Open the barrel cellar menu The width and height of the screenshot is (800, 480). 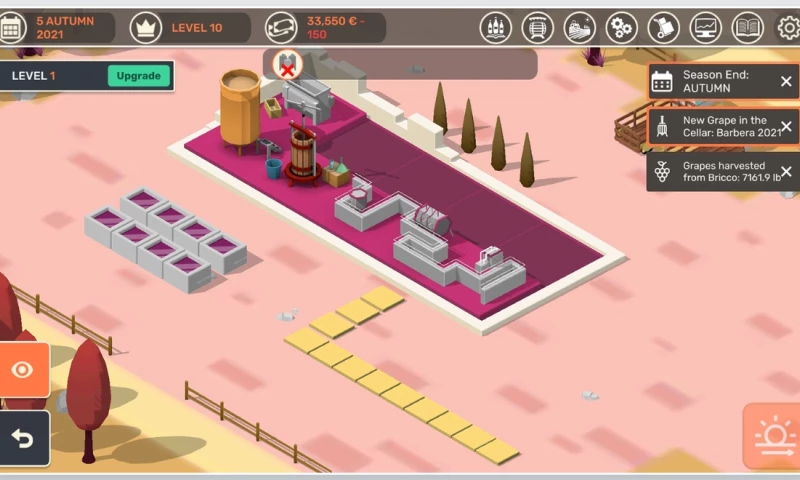(538, 28)
